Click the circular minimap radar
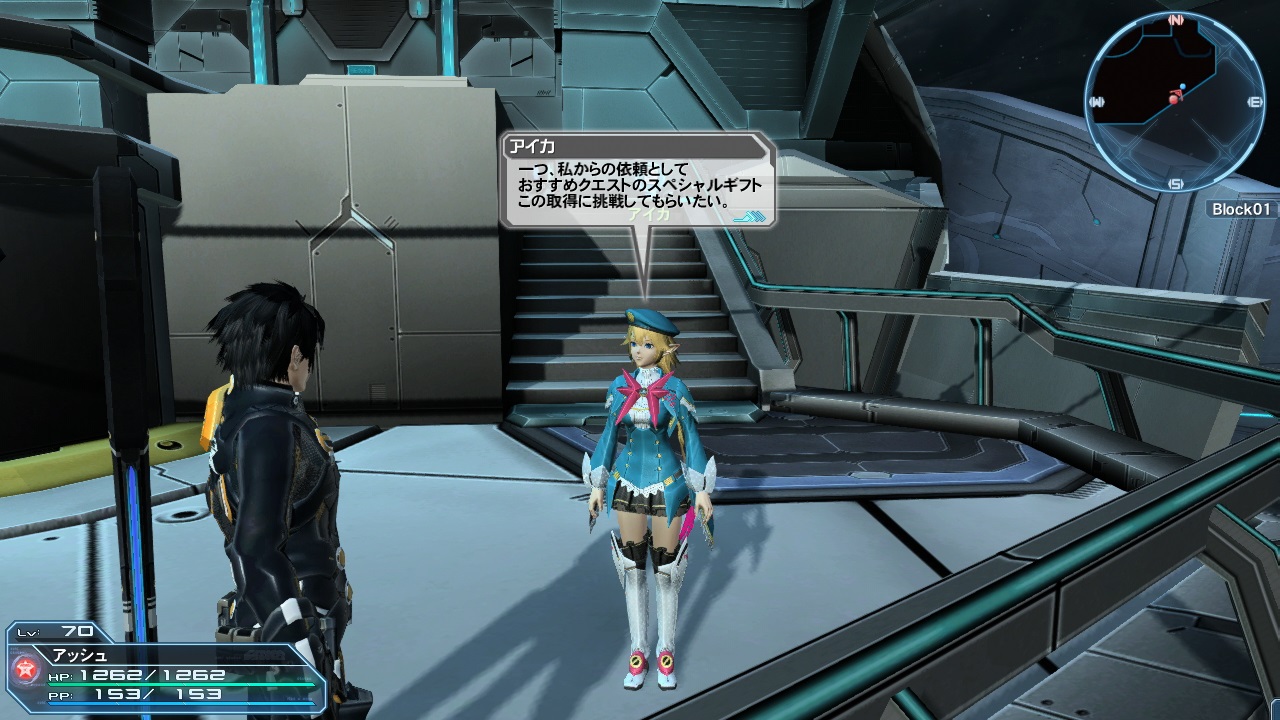1280x720 pixels. point(1174,101)
